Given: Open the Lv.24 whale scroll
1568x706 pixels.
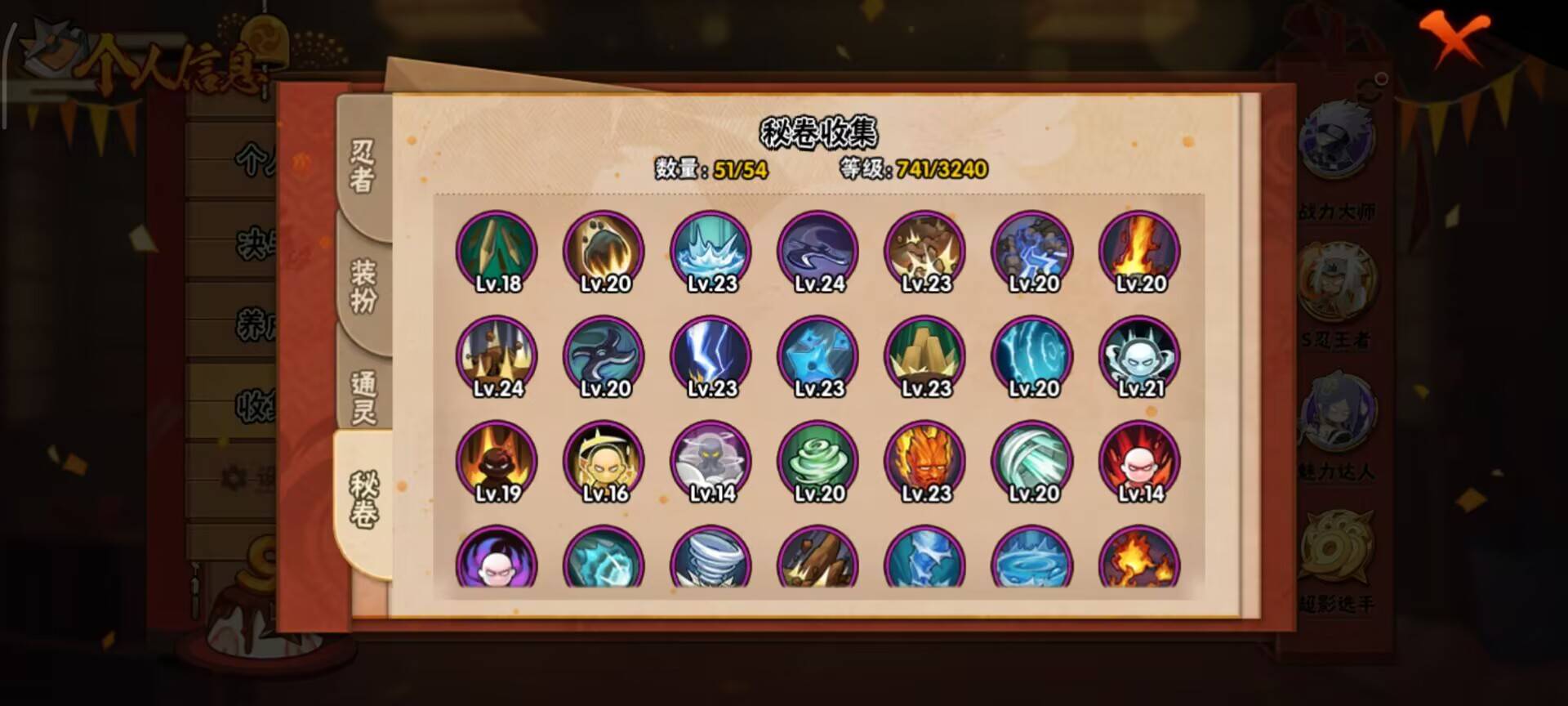Looking at the screenshot, I should [x=817, y=251].
